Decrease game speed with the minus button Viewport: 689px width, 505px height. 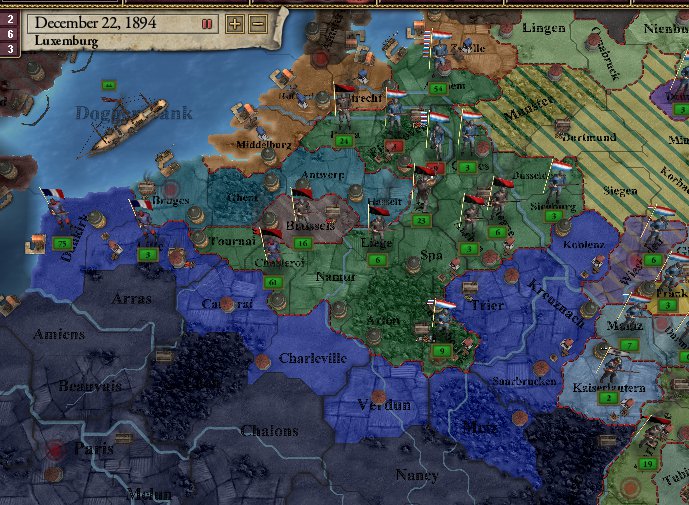click(258, 23)
